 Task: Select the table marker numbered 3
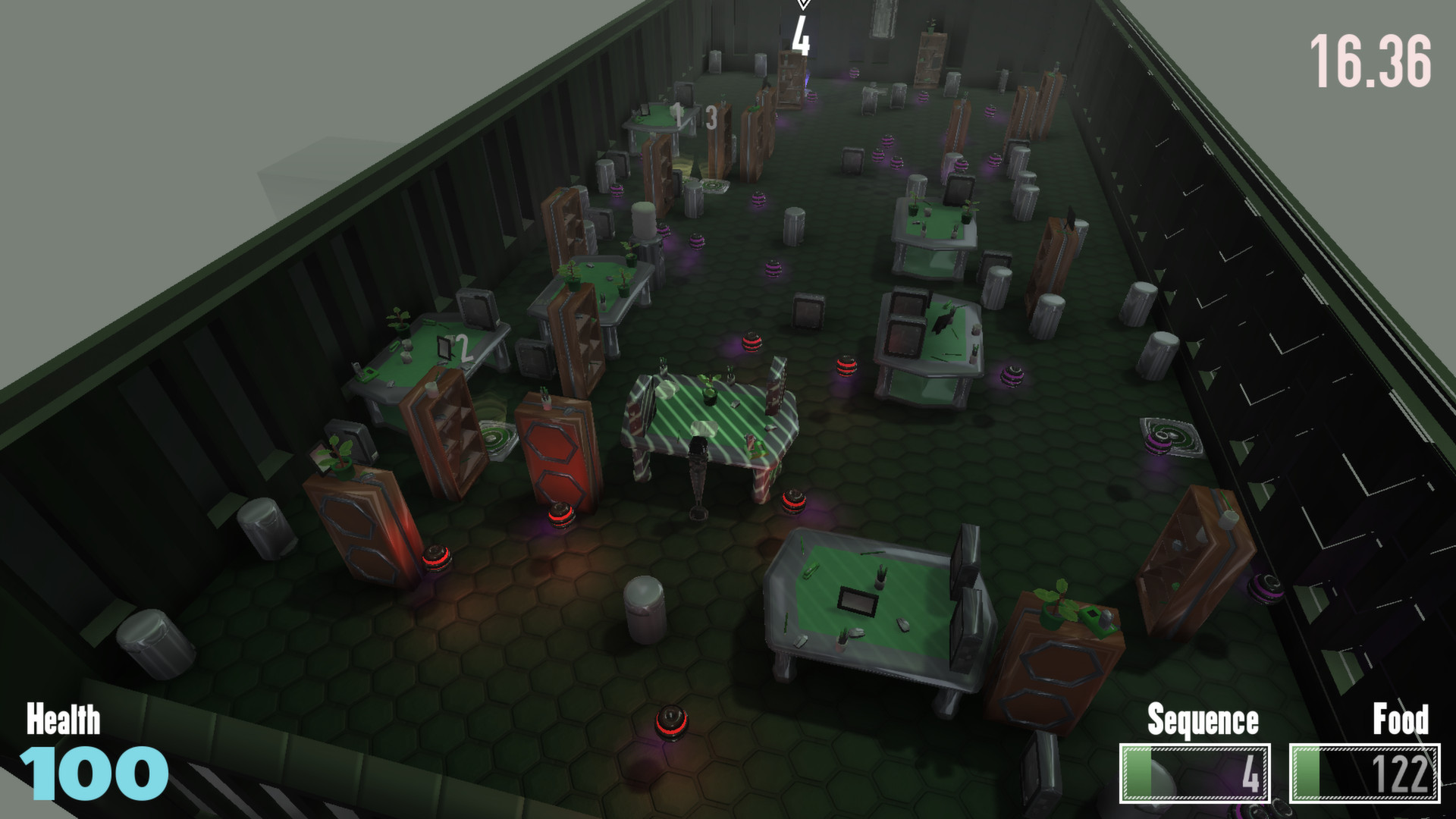(711, 118)
